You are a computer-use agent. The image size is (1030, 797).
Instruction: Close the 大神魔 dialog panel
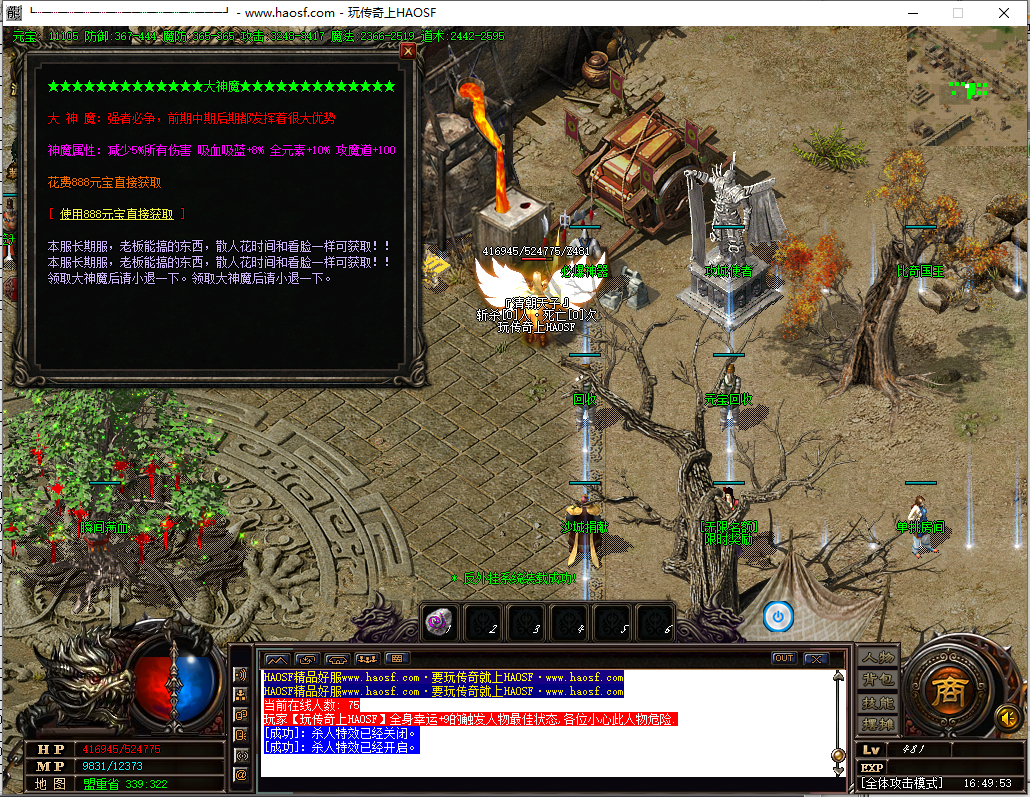[407, 51]
